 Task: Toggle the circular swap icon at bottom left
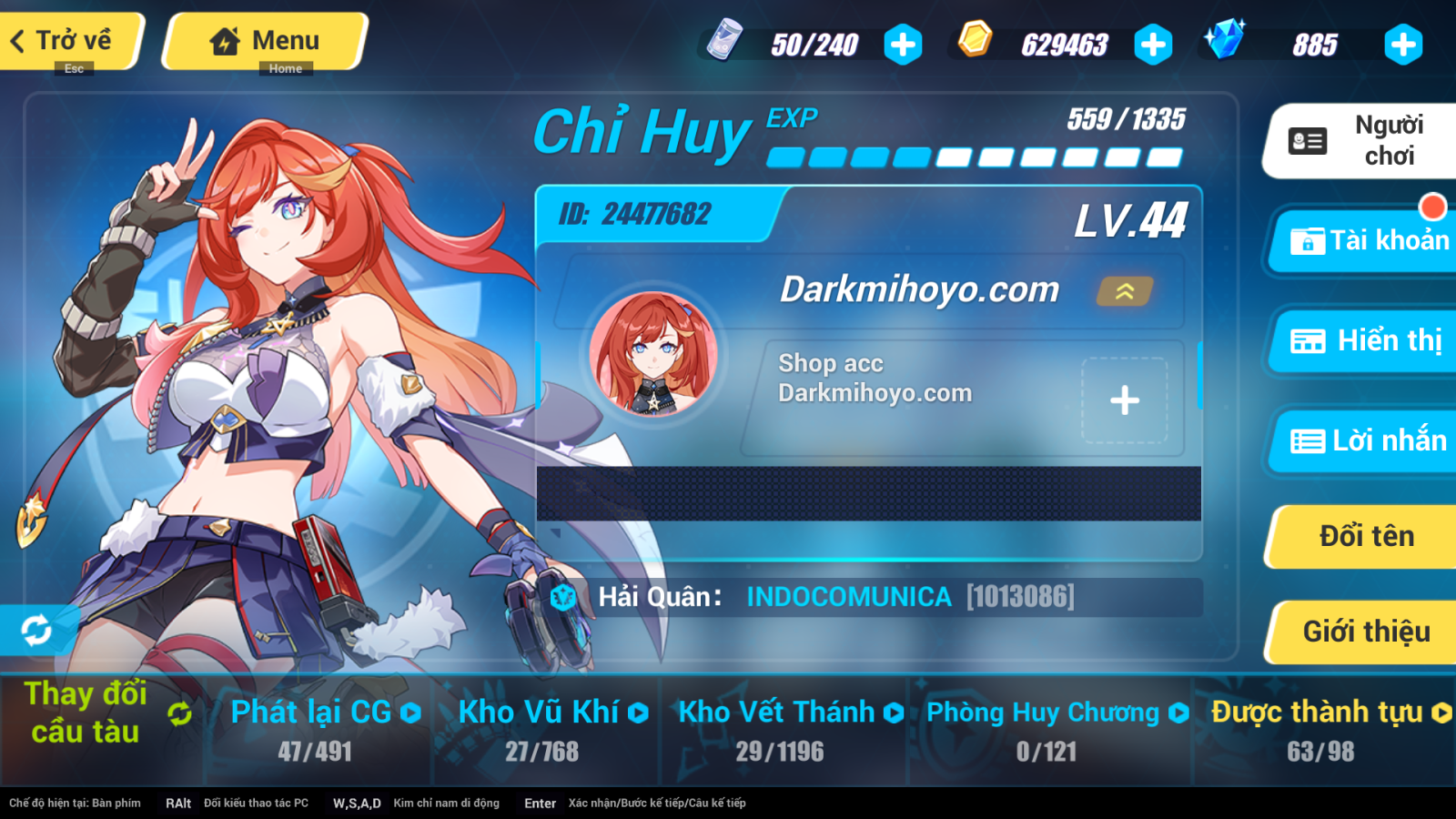(x=36, y=629)
